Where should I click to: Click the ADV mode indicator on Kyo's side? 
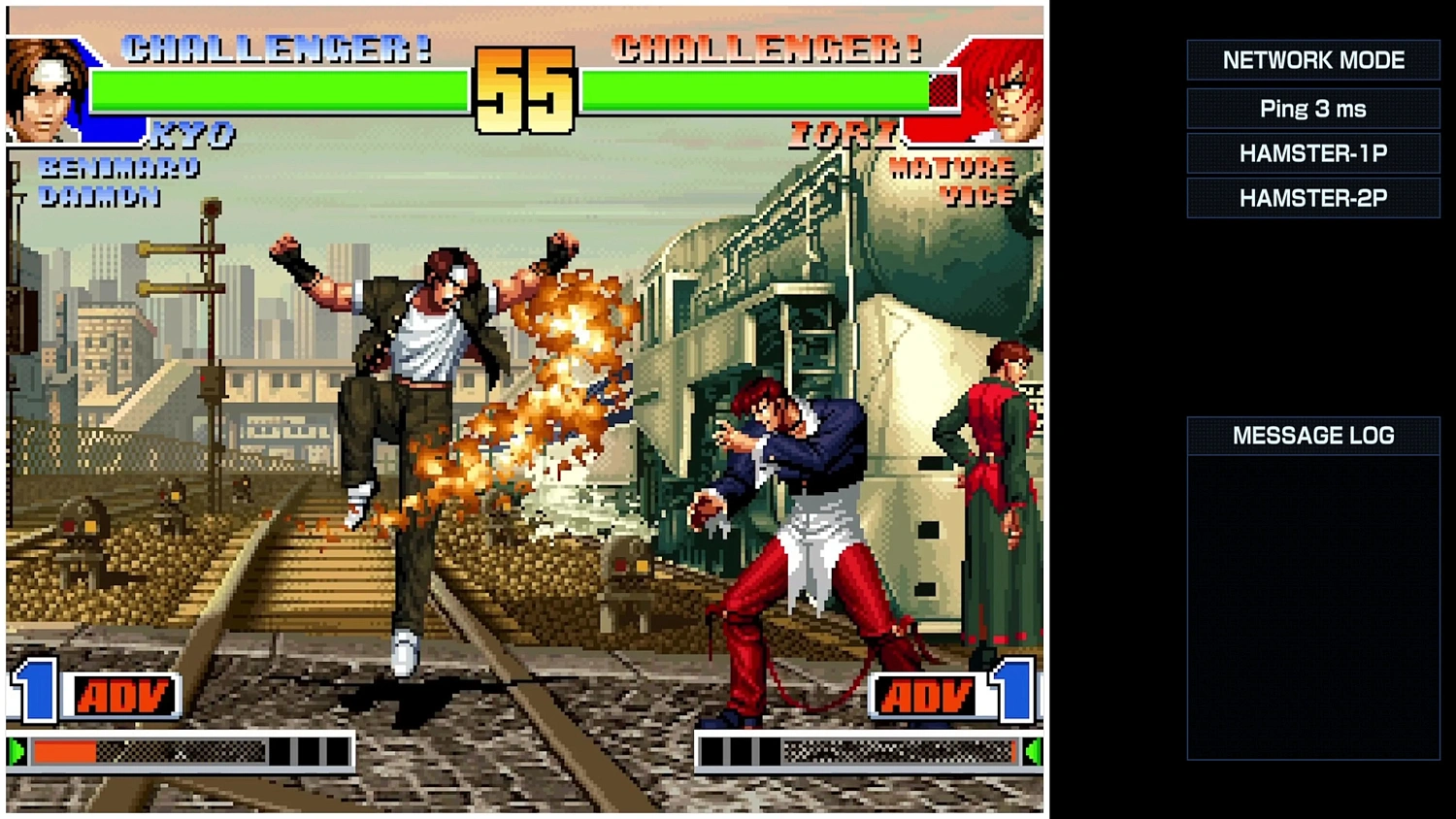pyautogui.click(x=124, y=695)
